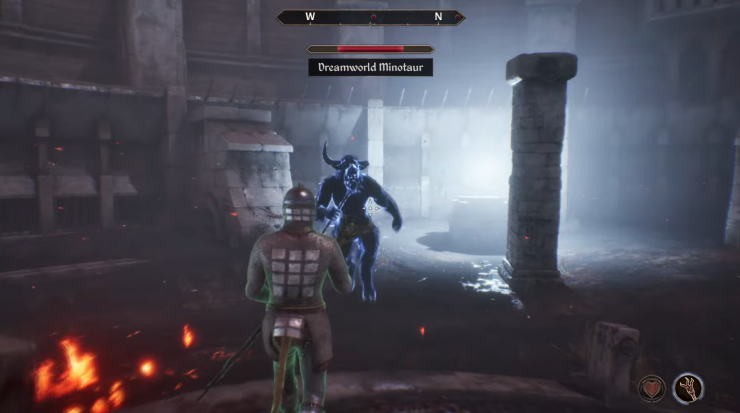Viewport: 740px width, 413px height.
Task: Click the compass bar showing W and N
Action: [x=371, y=17]
